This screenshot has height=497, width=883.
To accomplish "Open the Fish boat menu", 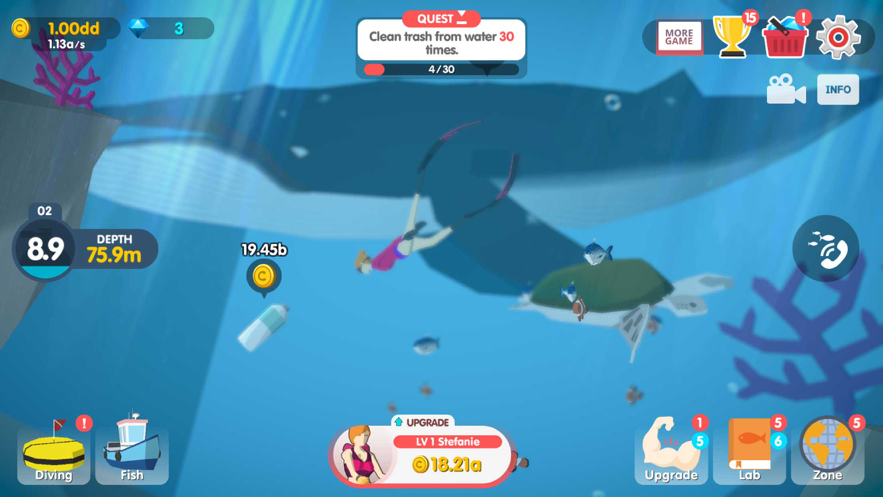I will click(132, 450).
